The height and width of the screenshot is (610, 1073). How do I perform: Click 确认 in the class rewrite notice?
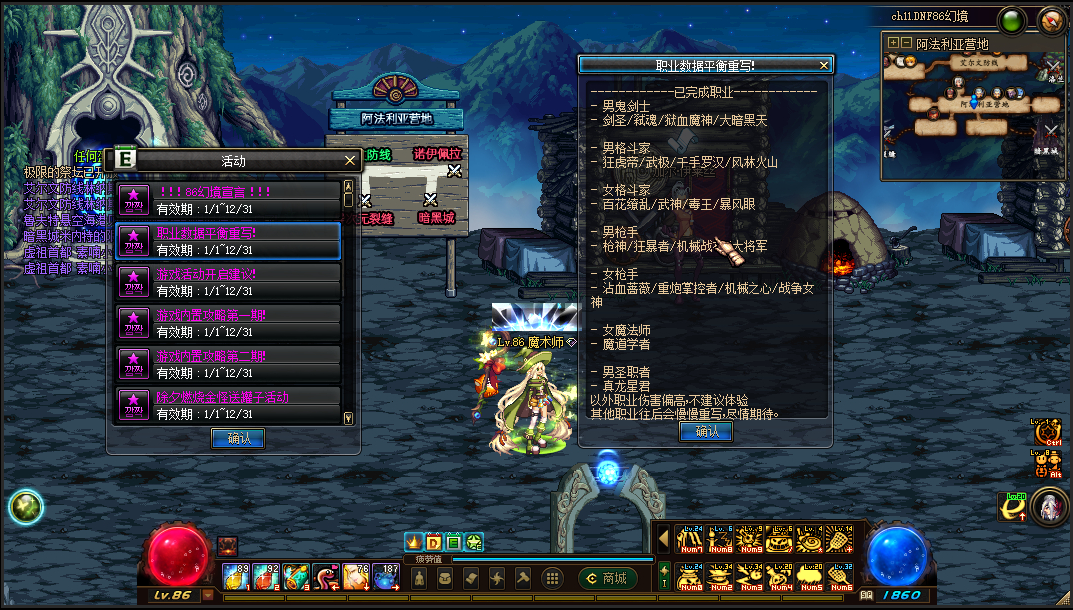(x=706, y=431)
